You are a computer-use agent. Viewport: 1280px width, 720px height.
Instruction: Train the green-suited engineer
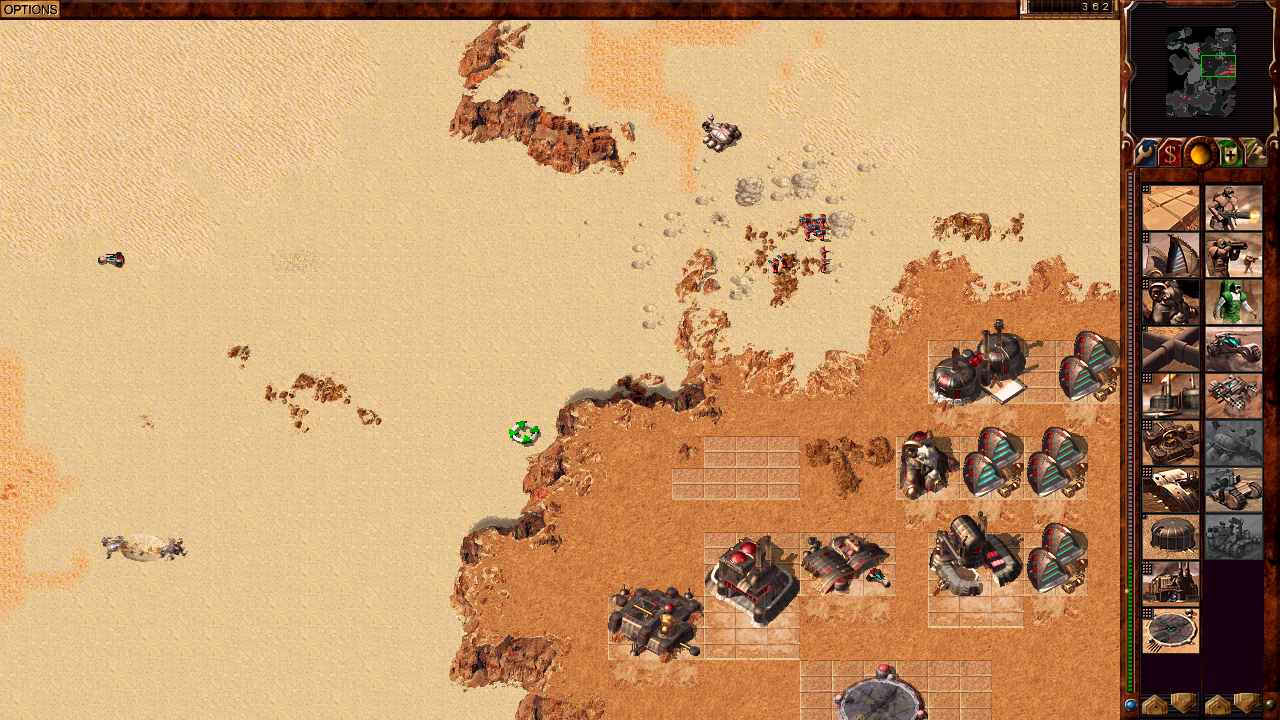pos(1233,302)
